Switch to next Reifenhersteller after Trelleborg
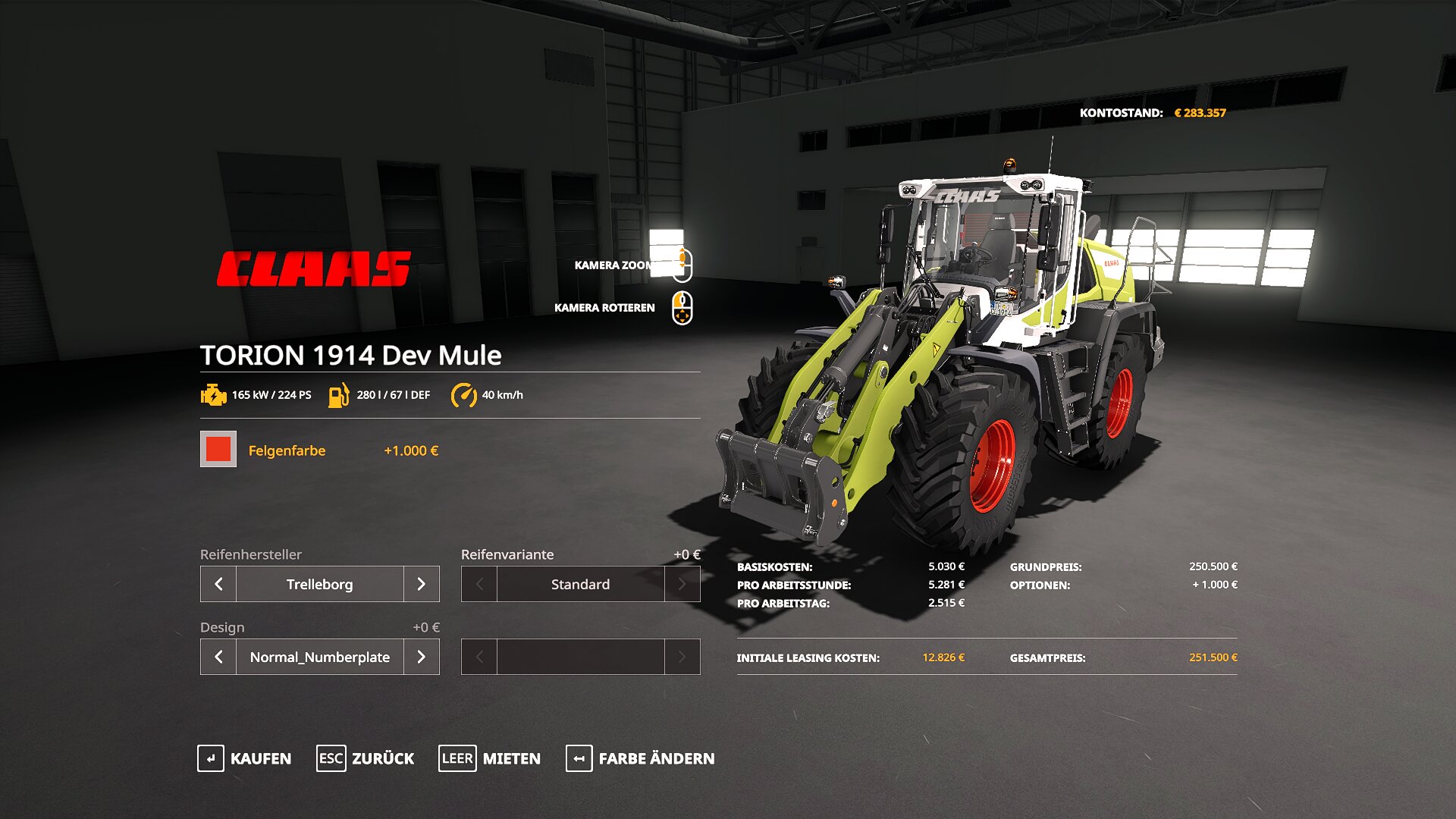This screenshot has width=1456, height=819. [422, 584]
